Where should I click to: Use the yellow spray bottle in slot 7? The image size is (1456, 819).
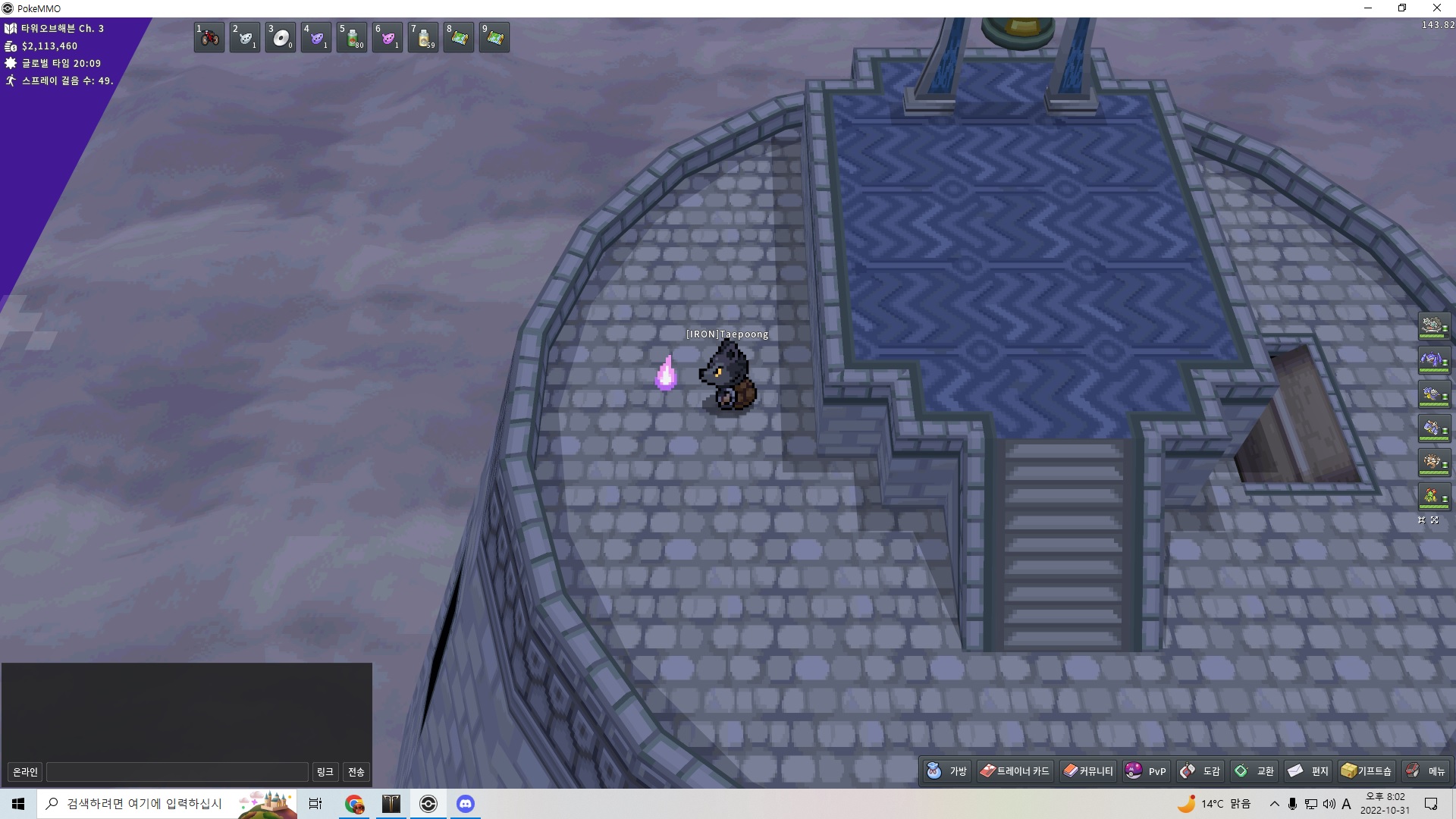pyautogui.click(x=423, y=38)
